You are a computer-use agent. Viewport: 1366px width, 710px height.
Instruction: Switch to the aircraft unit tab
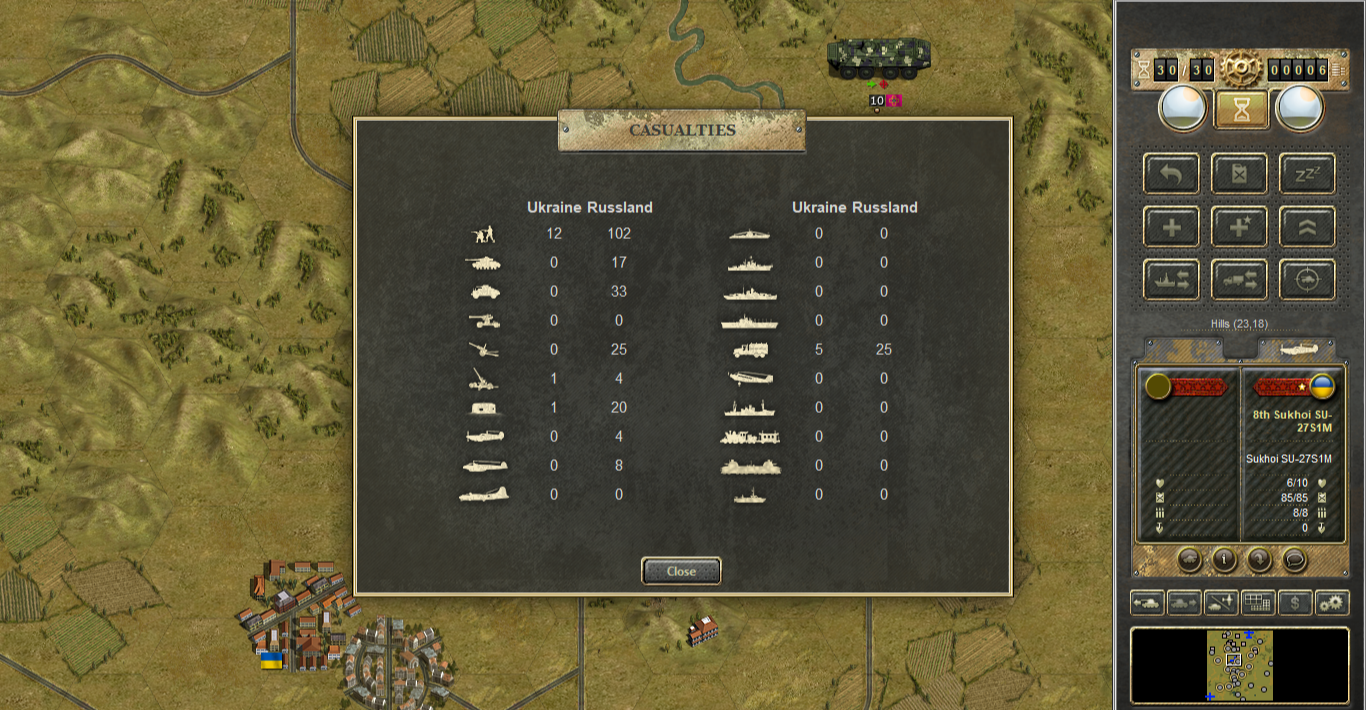click(1296, 349)
